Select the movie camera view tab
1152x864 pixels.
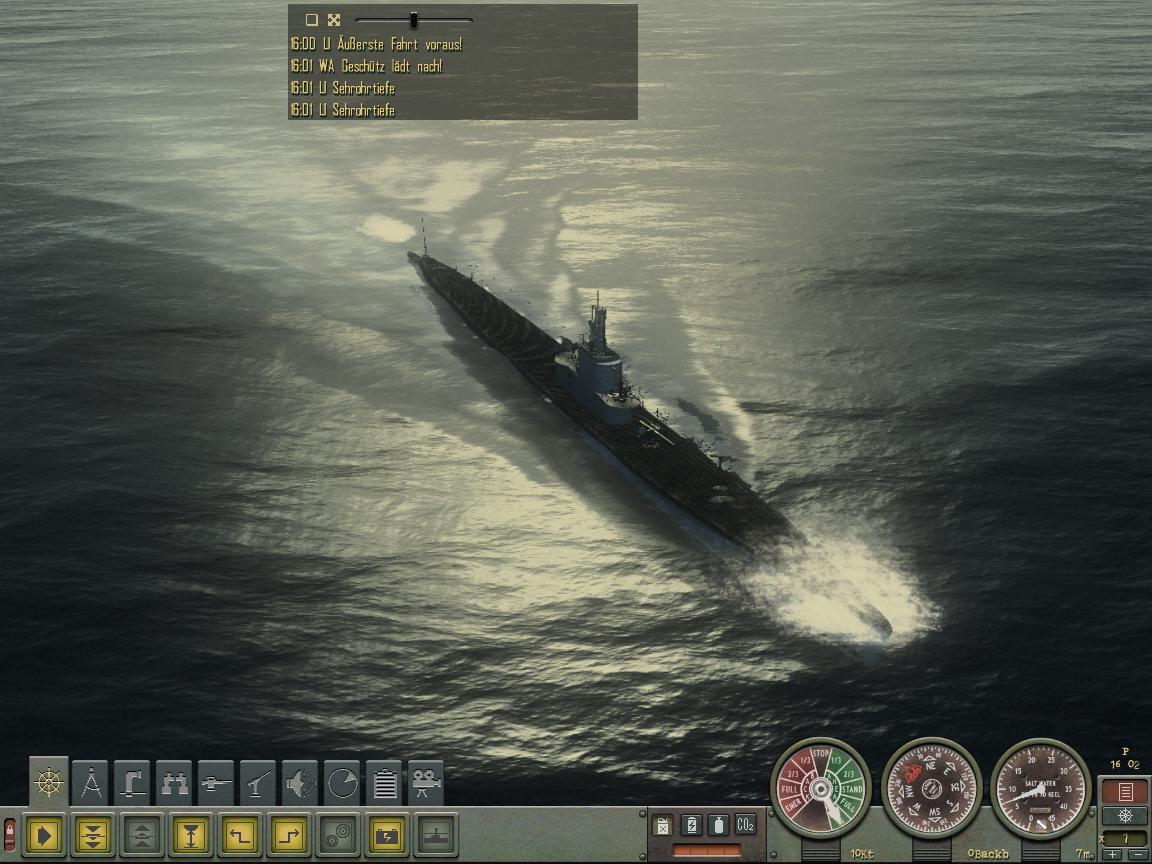[x=426, y=782]
